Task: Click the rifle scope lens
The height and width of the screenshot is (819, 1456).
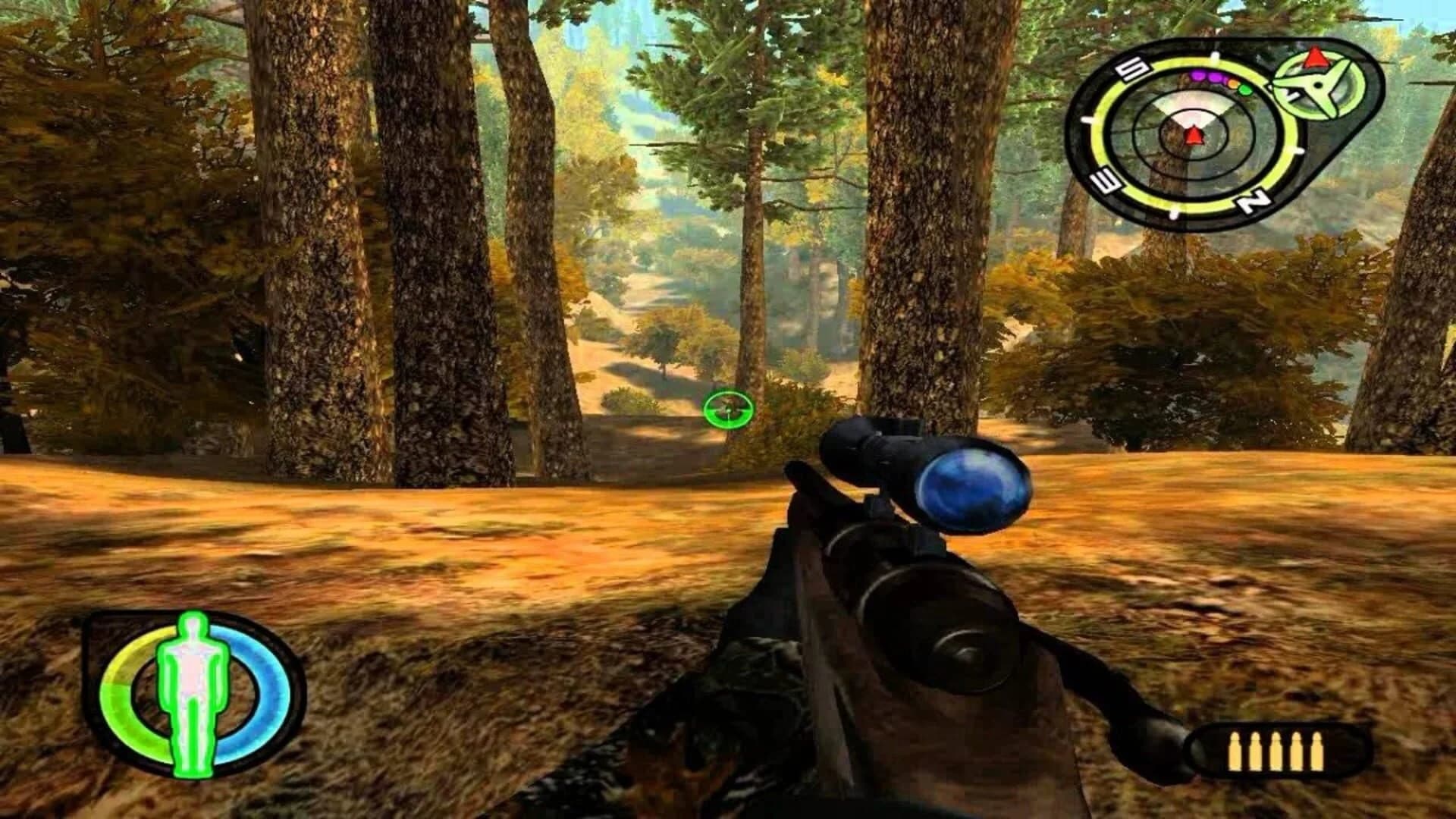Action: (973, 489)
